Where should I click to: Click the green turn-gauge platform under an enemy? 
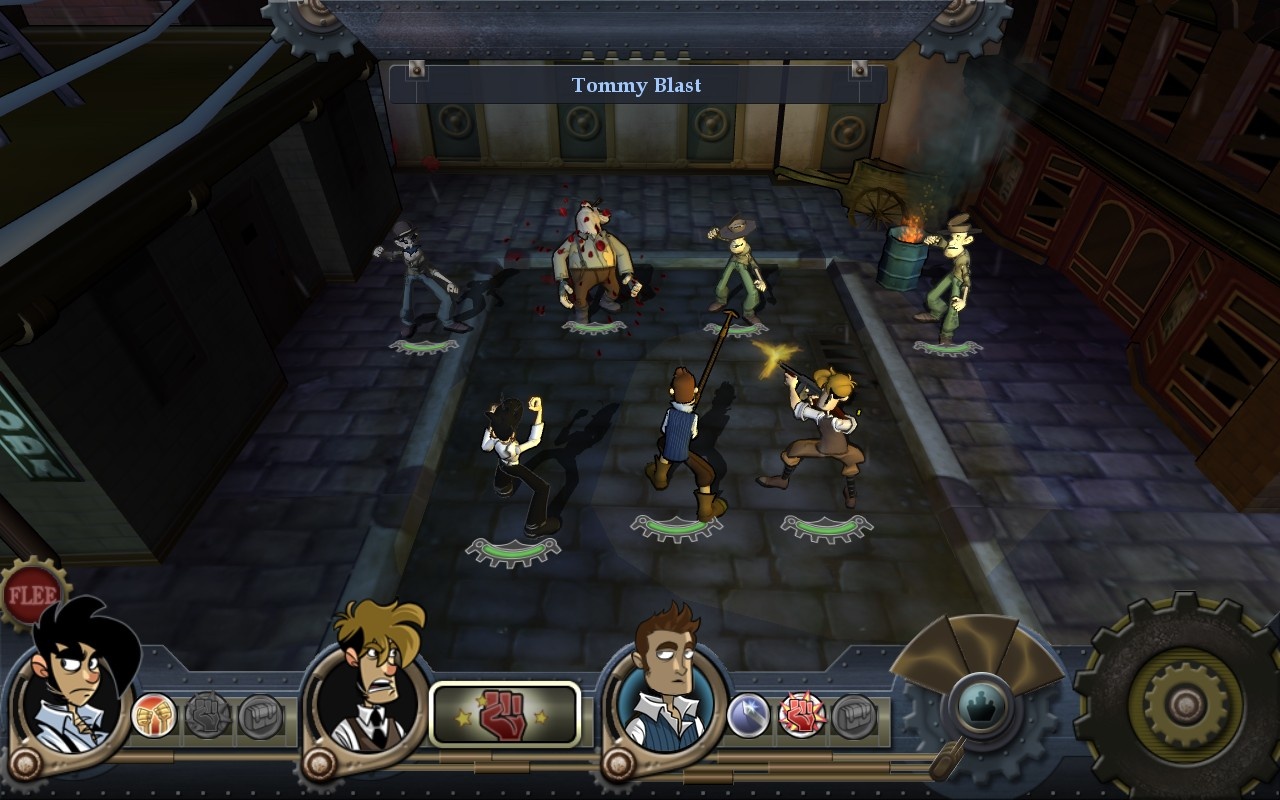(x=592, y=325)
